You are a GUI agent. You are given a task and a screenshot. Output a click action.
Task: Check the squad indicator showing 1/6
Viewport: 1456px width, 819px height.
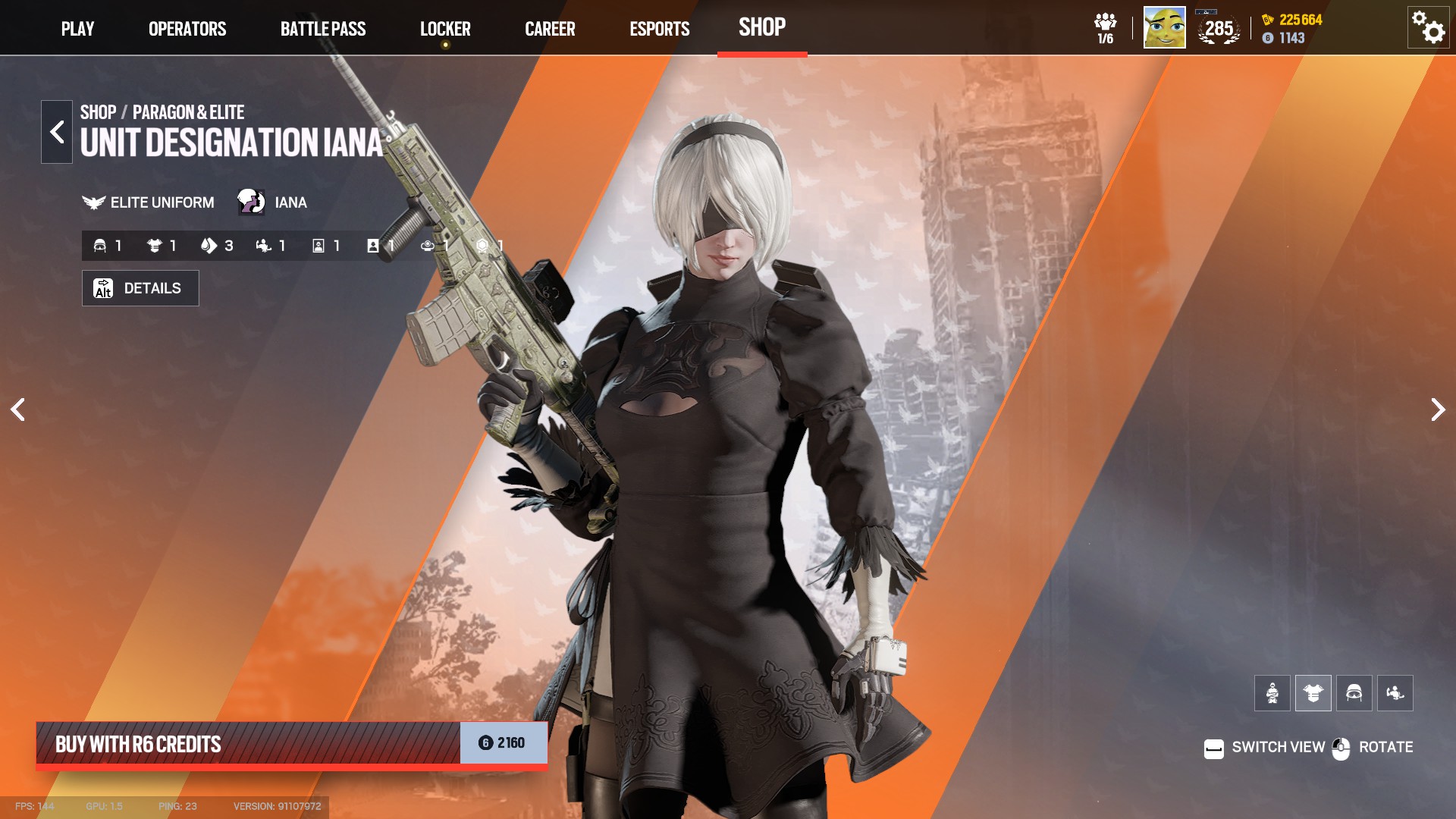(1104, 27)
